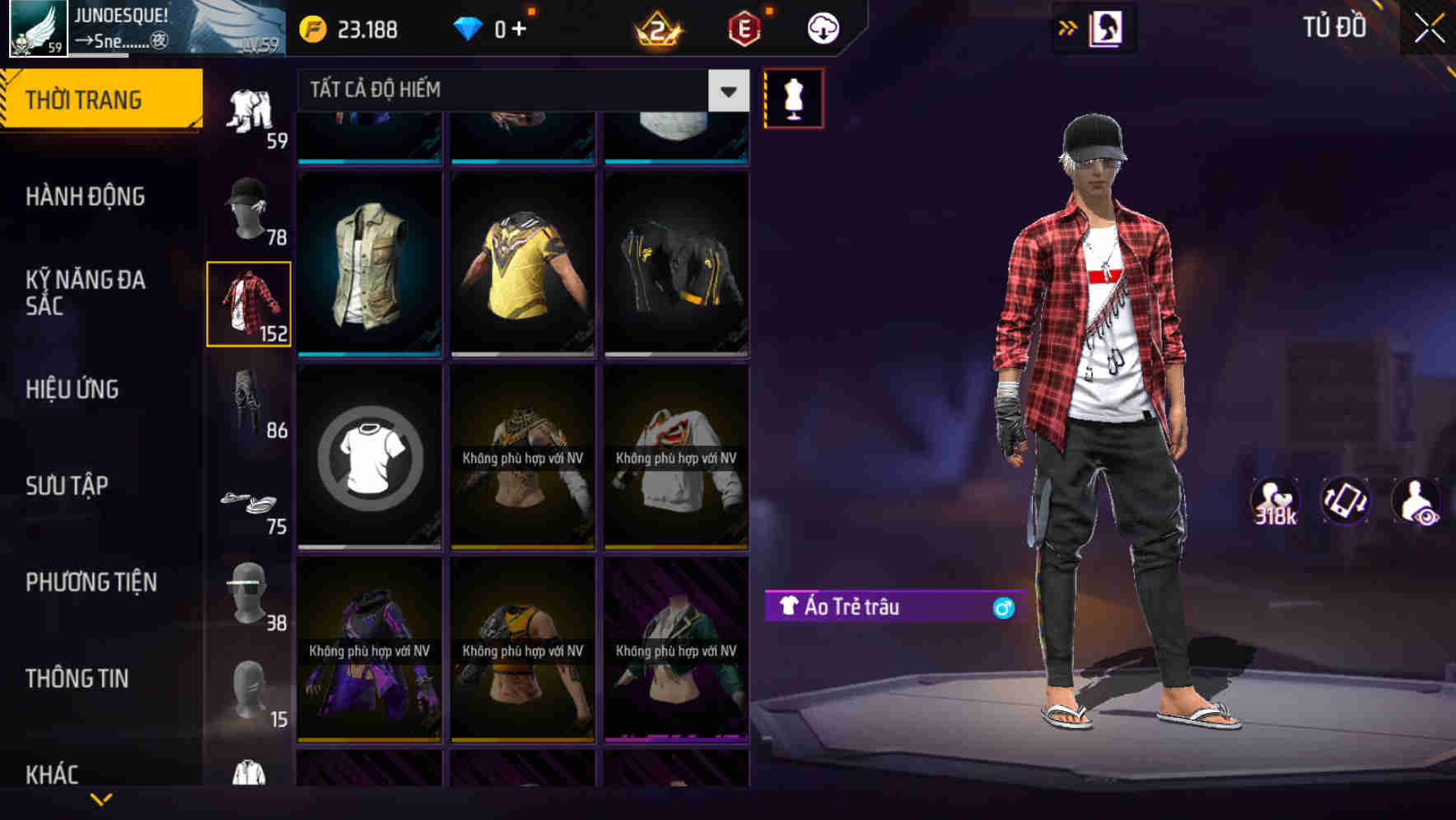Select the rotate character phone icon

tap(1343, 501)
